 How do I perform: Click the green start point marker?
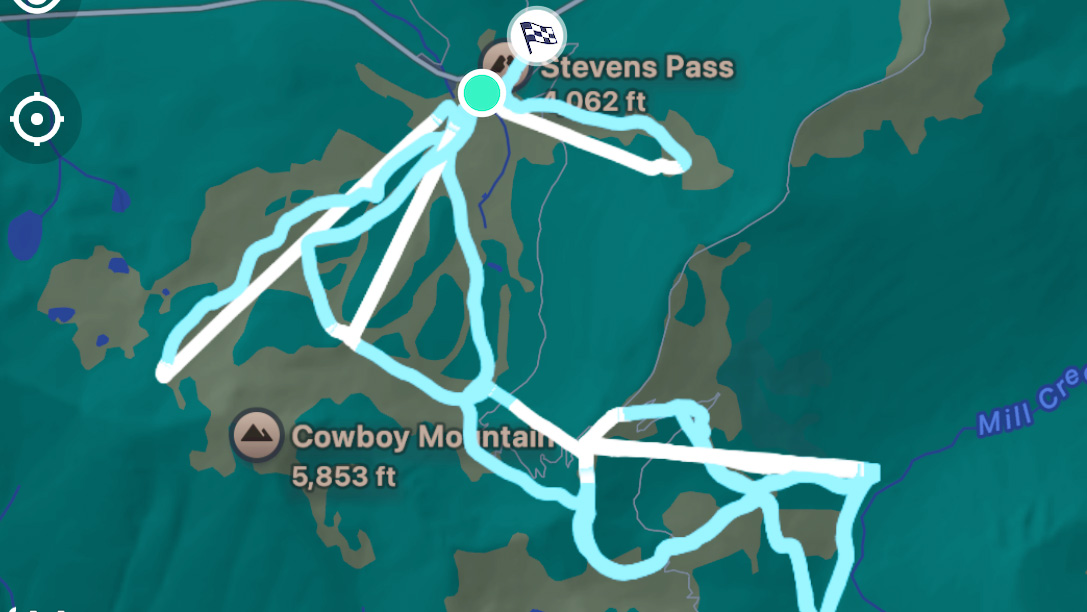tap(483, 92)
